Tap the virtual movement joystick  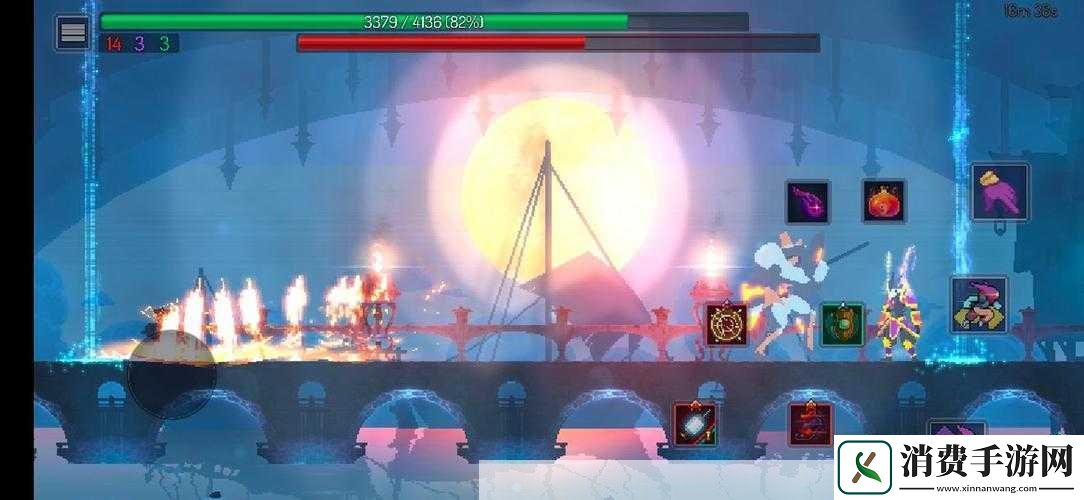coord(171,374)
